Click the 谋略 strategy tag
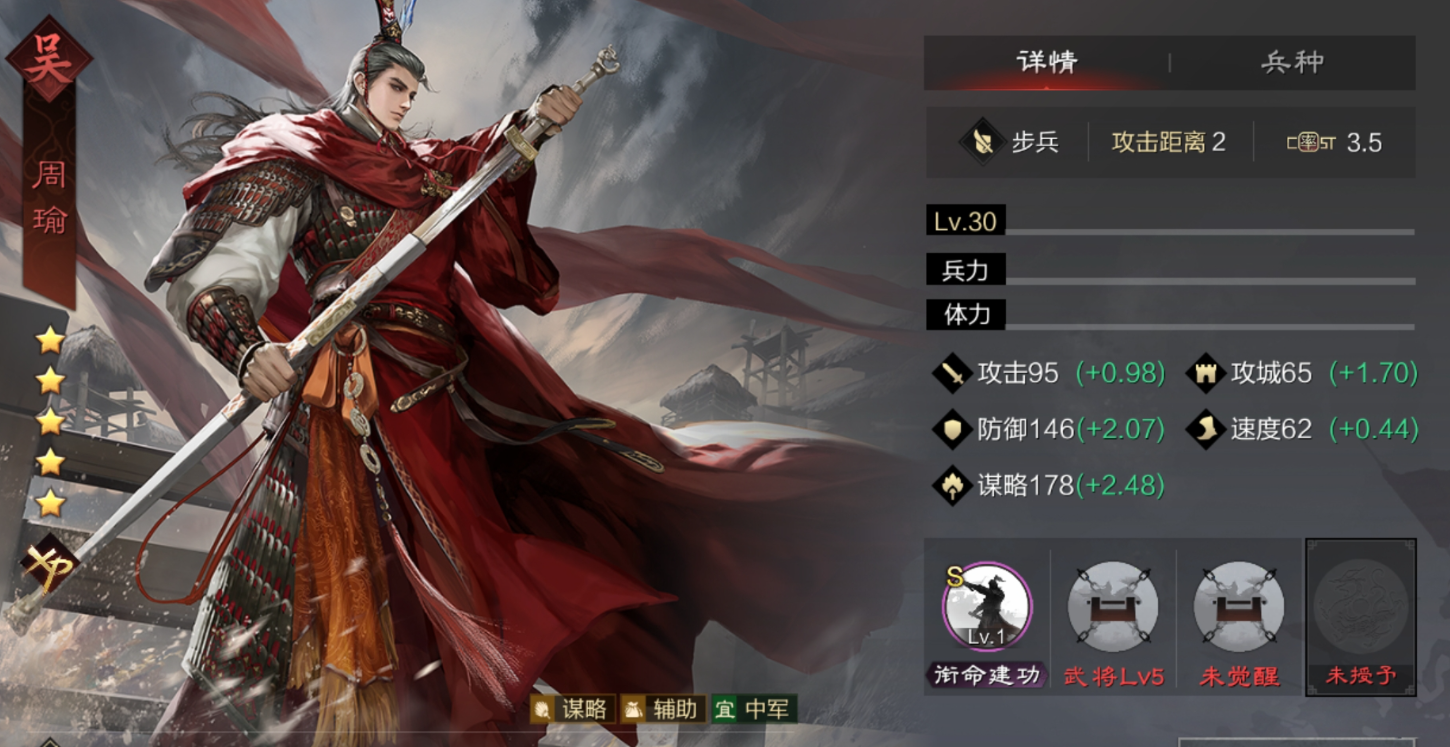This screenshot has height=747, width=1450. (571, 710)
